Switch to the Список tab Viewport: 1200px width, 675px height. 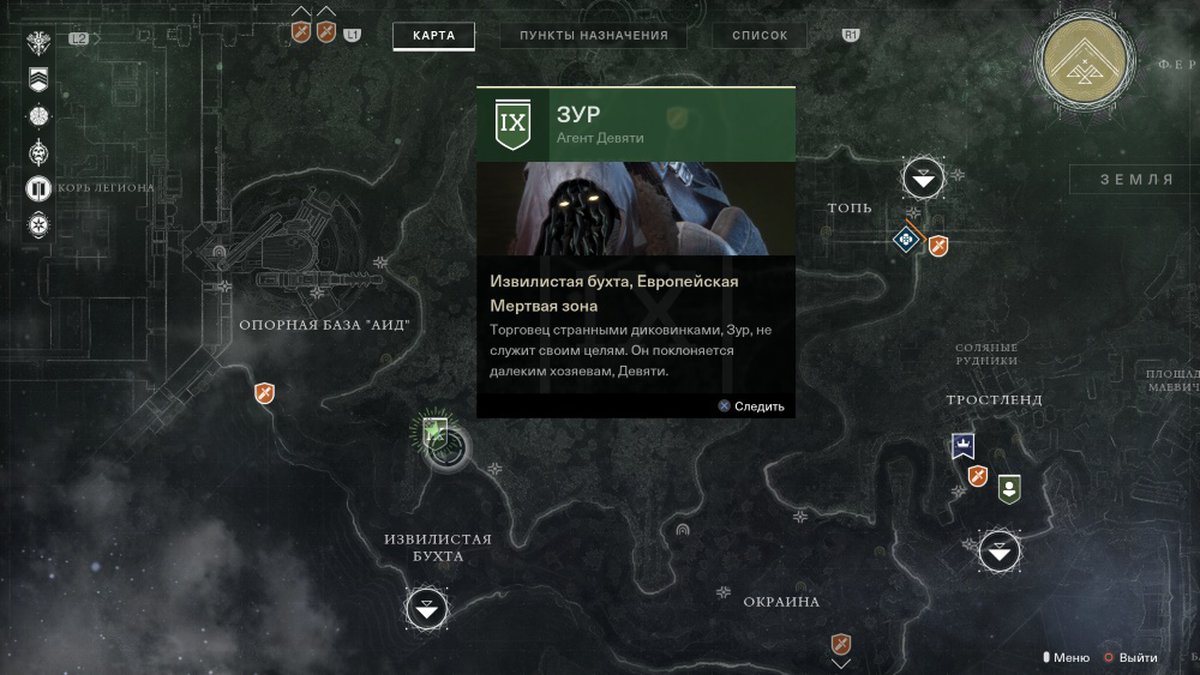click(760, 36)
